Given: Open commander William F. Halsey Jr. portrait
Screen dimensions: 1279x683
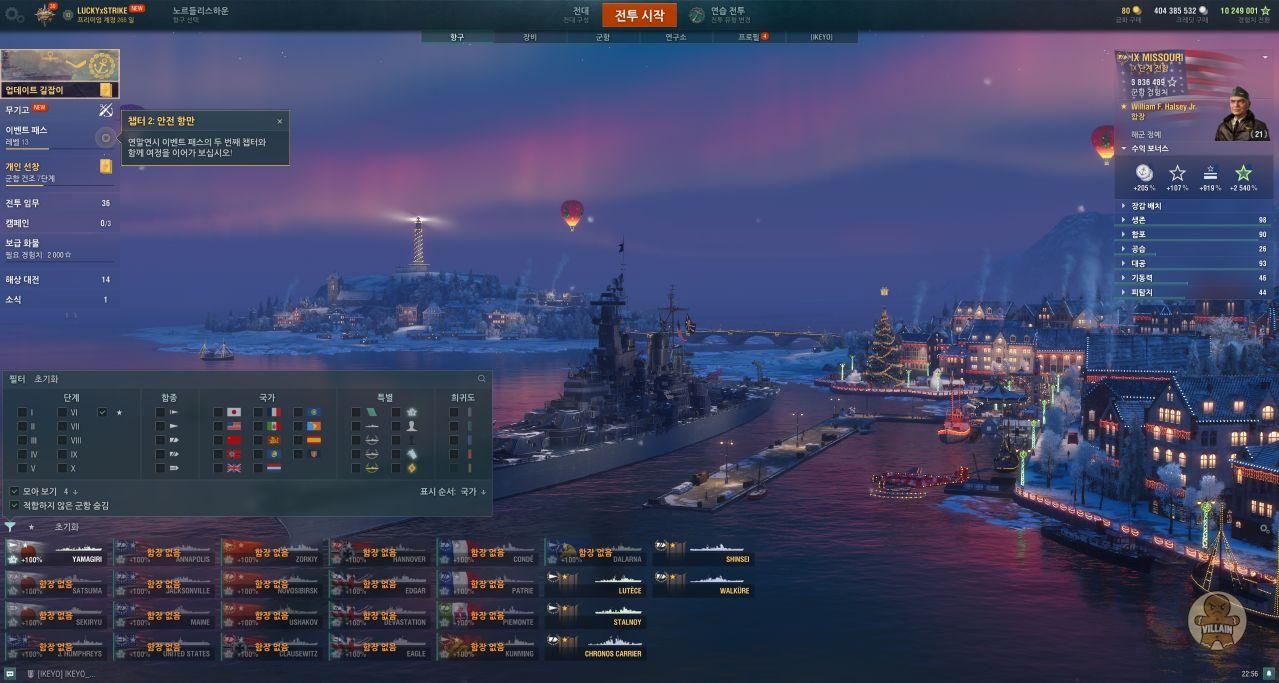Looking at the screenshot, I should pyautogui.click(x=1241, y=113).
